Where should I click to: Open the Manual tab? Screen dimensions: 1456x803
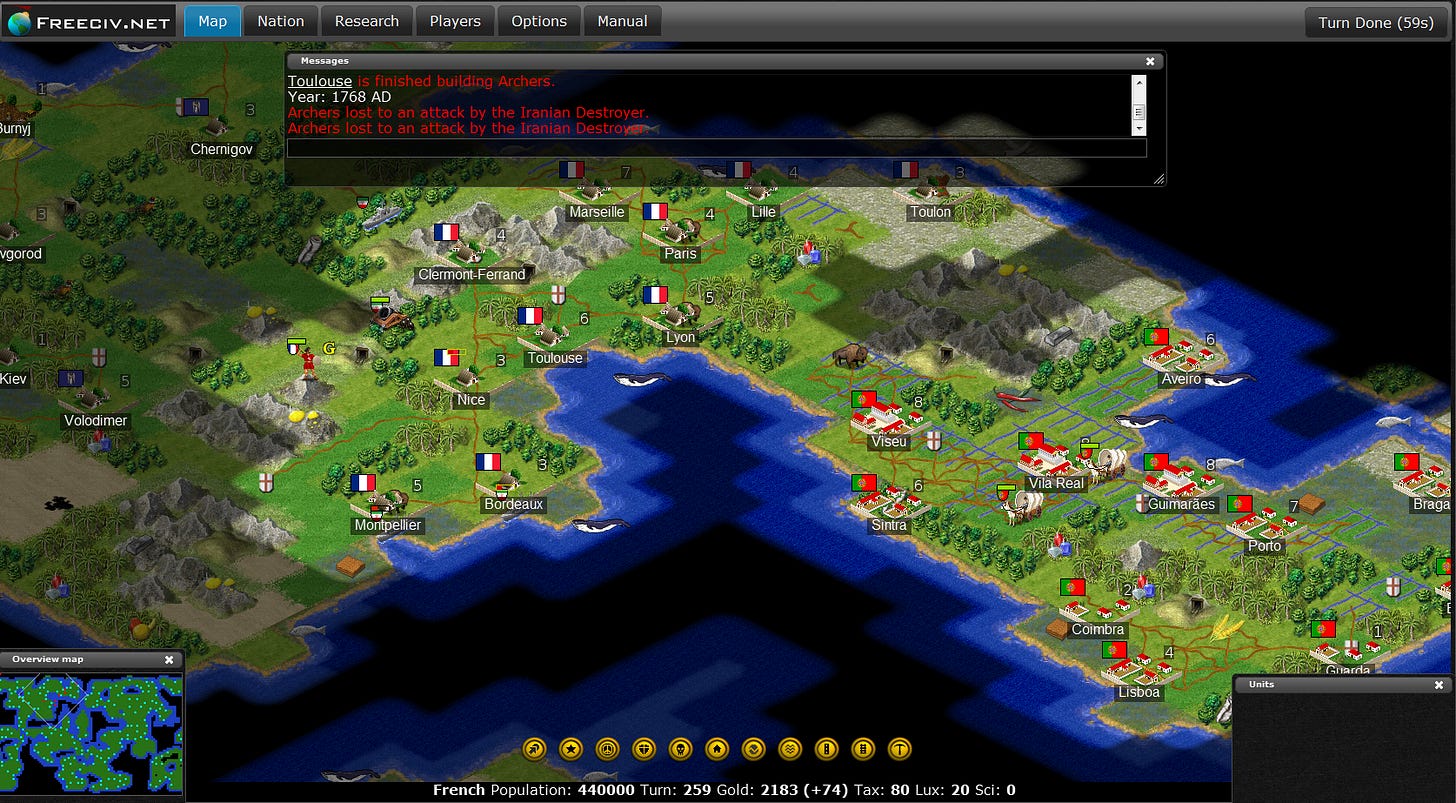(622, 20)
